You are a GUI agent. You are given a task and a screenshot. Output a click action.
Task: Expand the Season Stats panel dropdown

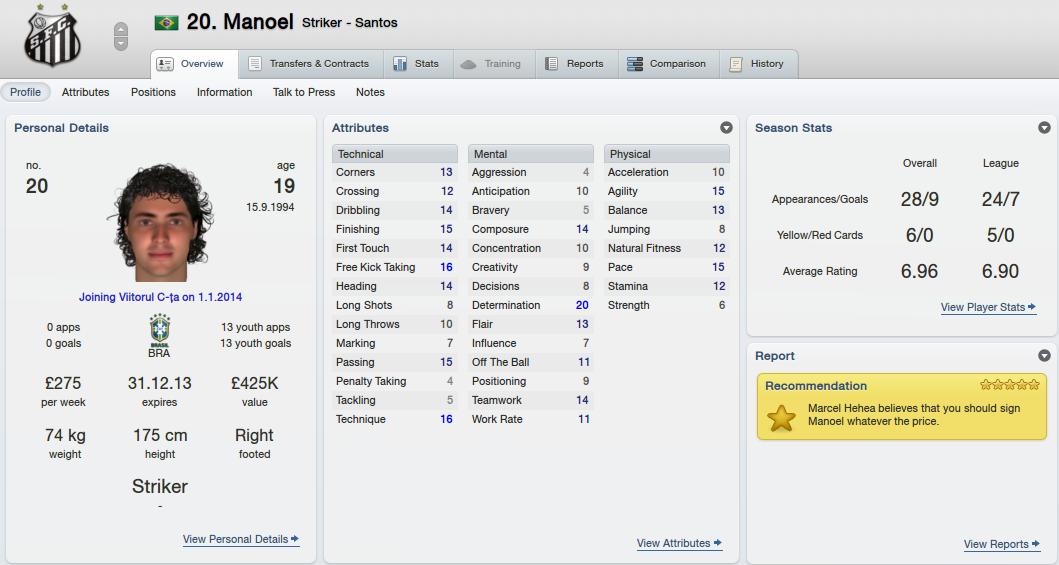coord(1044,128)
